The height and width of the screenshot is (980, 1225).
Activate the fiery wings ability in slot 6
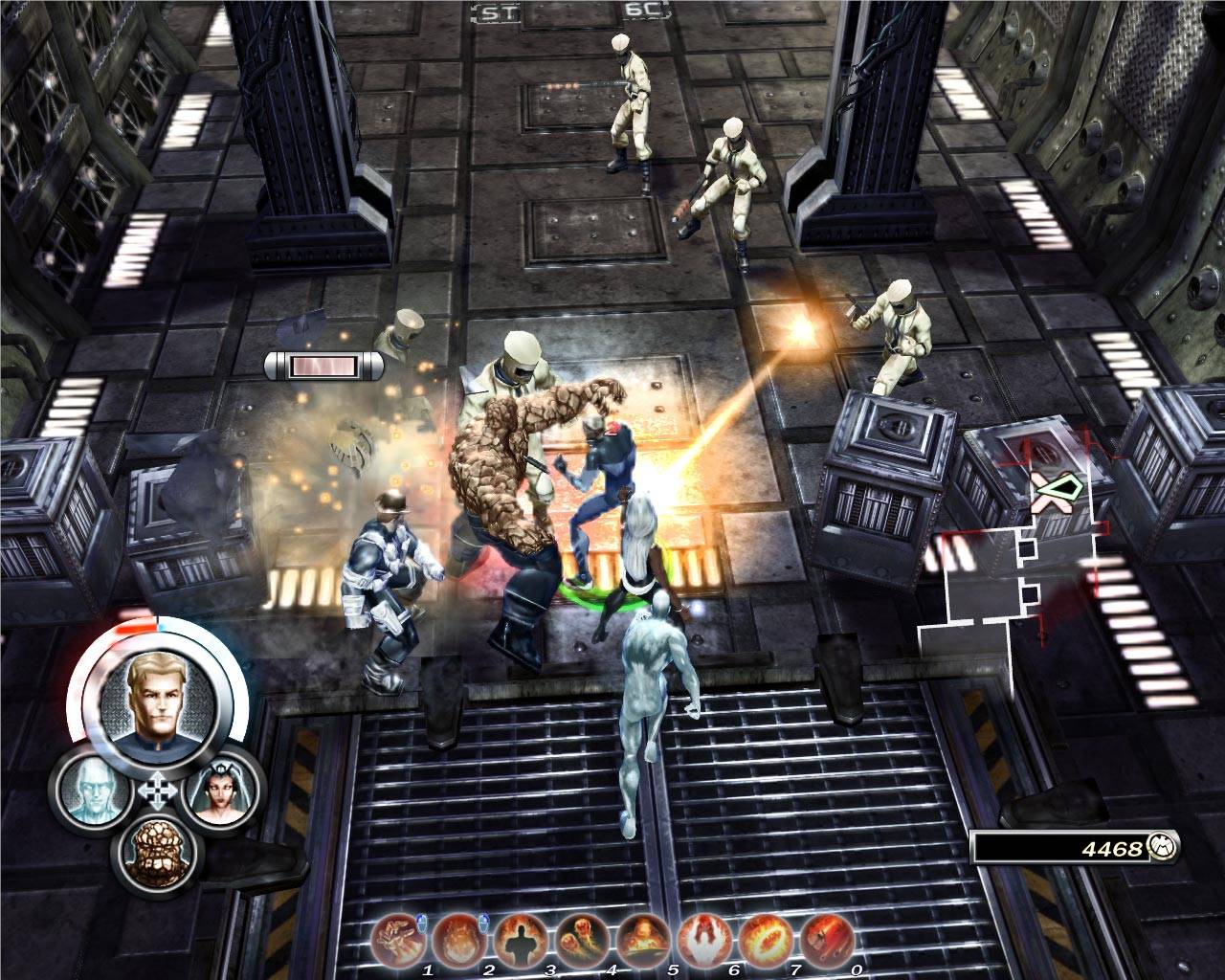pyautogui.click(x=703, y=938)
